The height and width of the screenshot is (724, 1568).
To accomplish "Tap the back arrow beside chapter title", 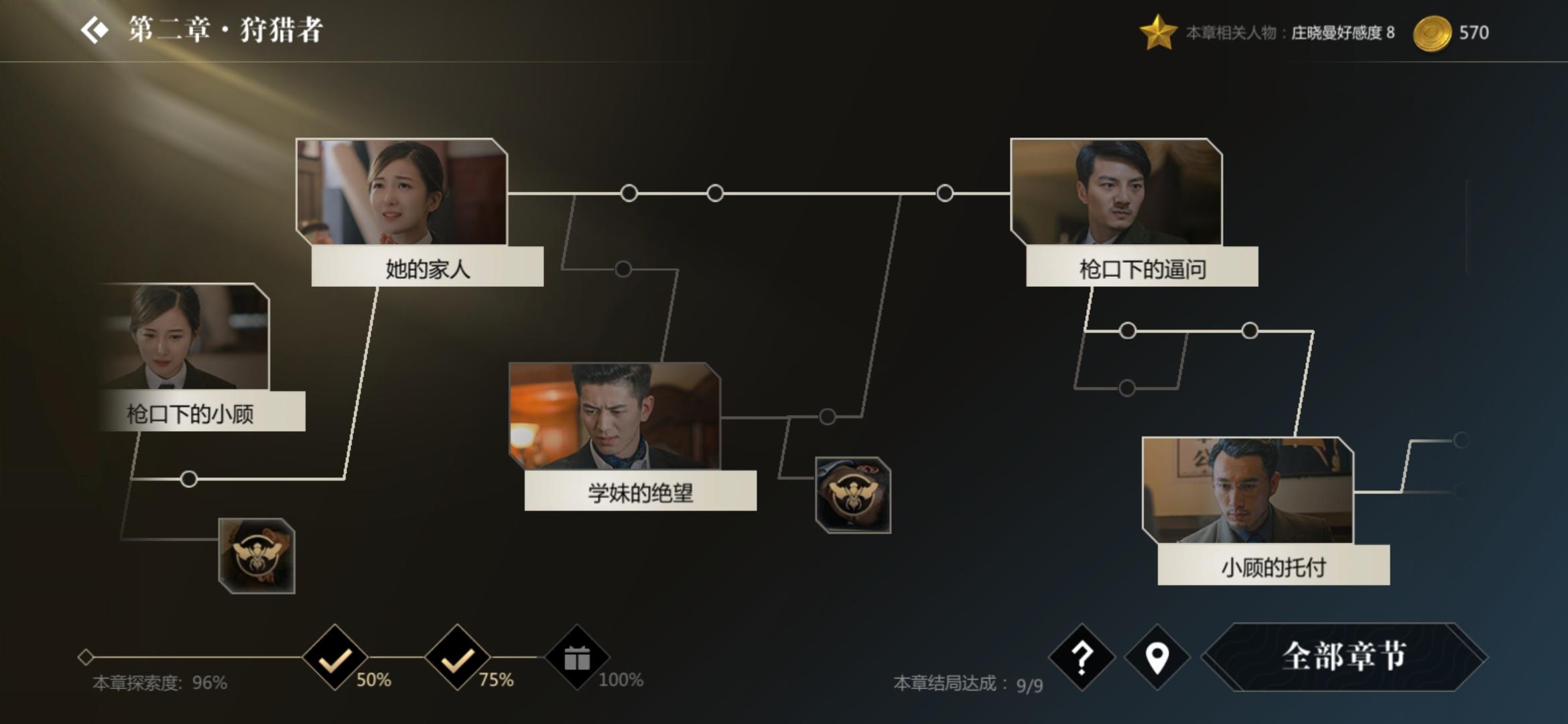I will 94,29.
